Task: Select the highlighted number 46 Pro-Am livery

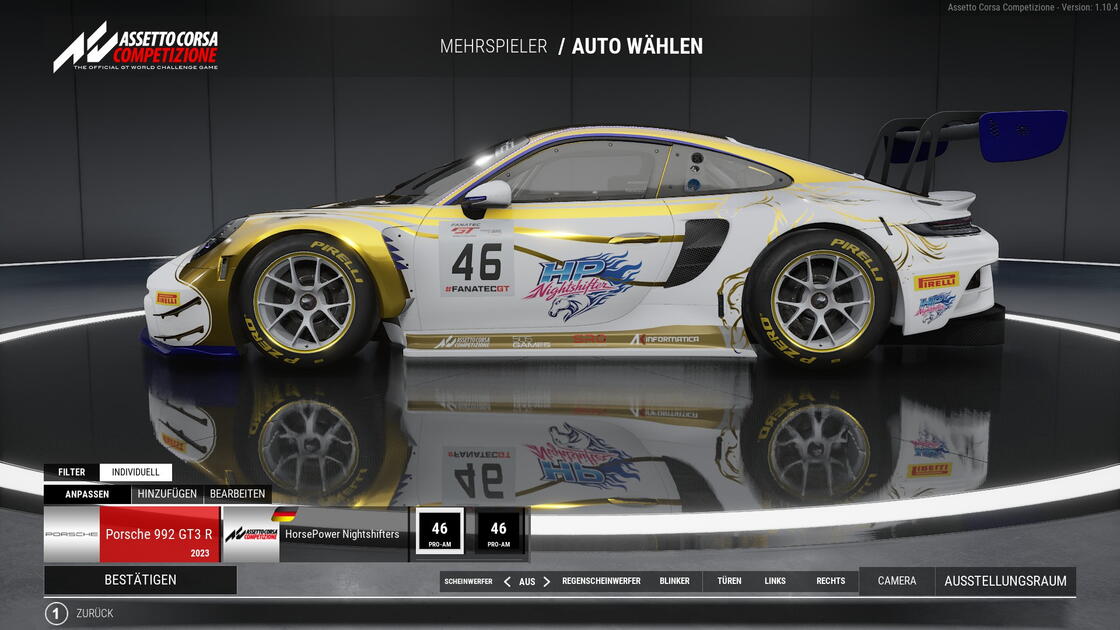Action: click(440, 531)
